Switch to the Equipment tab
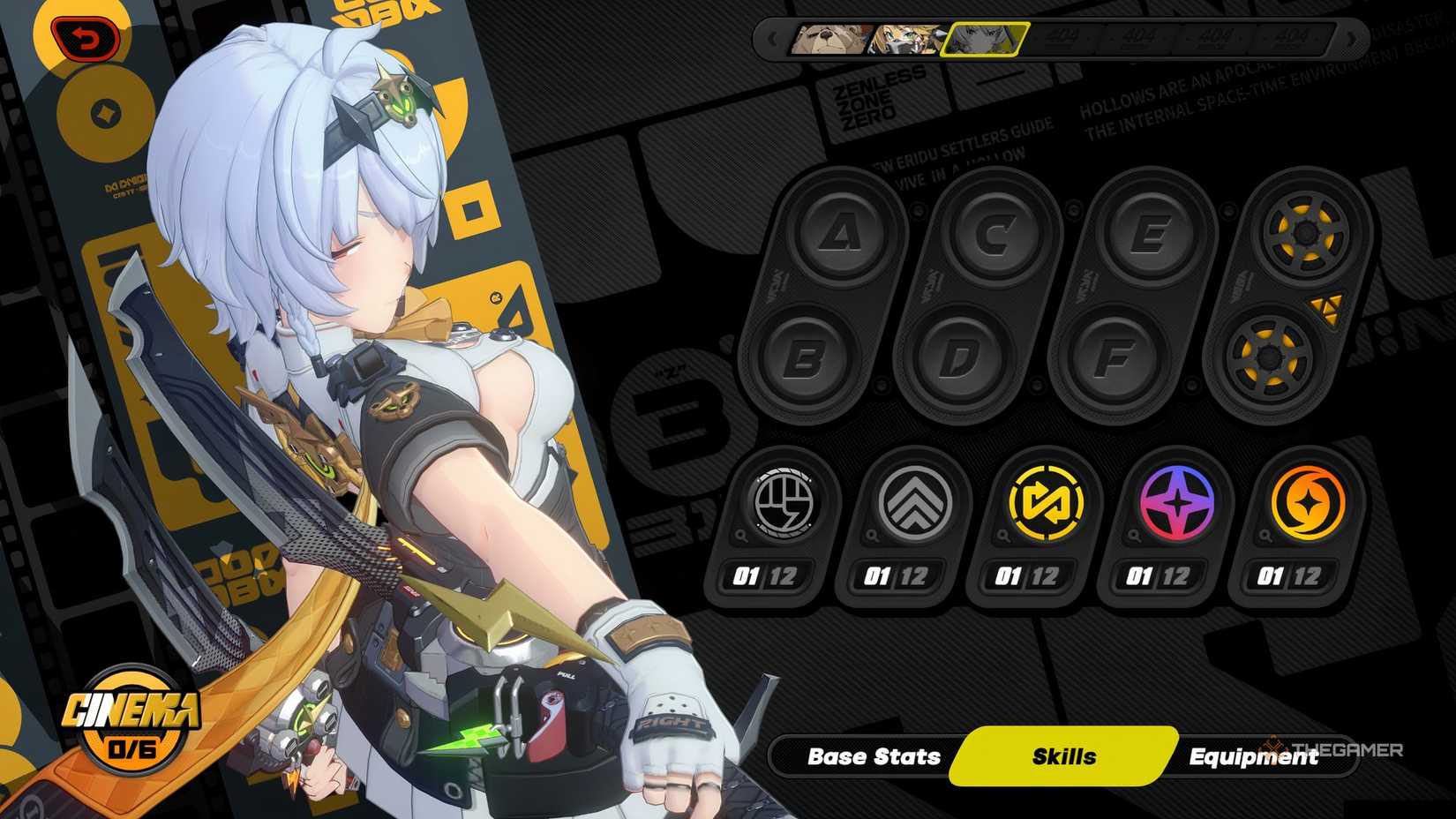Screen dimensions: 1456x819 1253,756
